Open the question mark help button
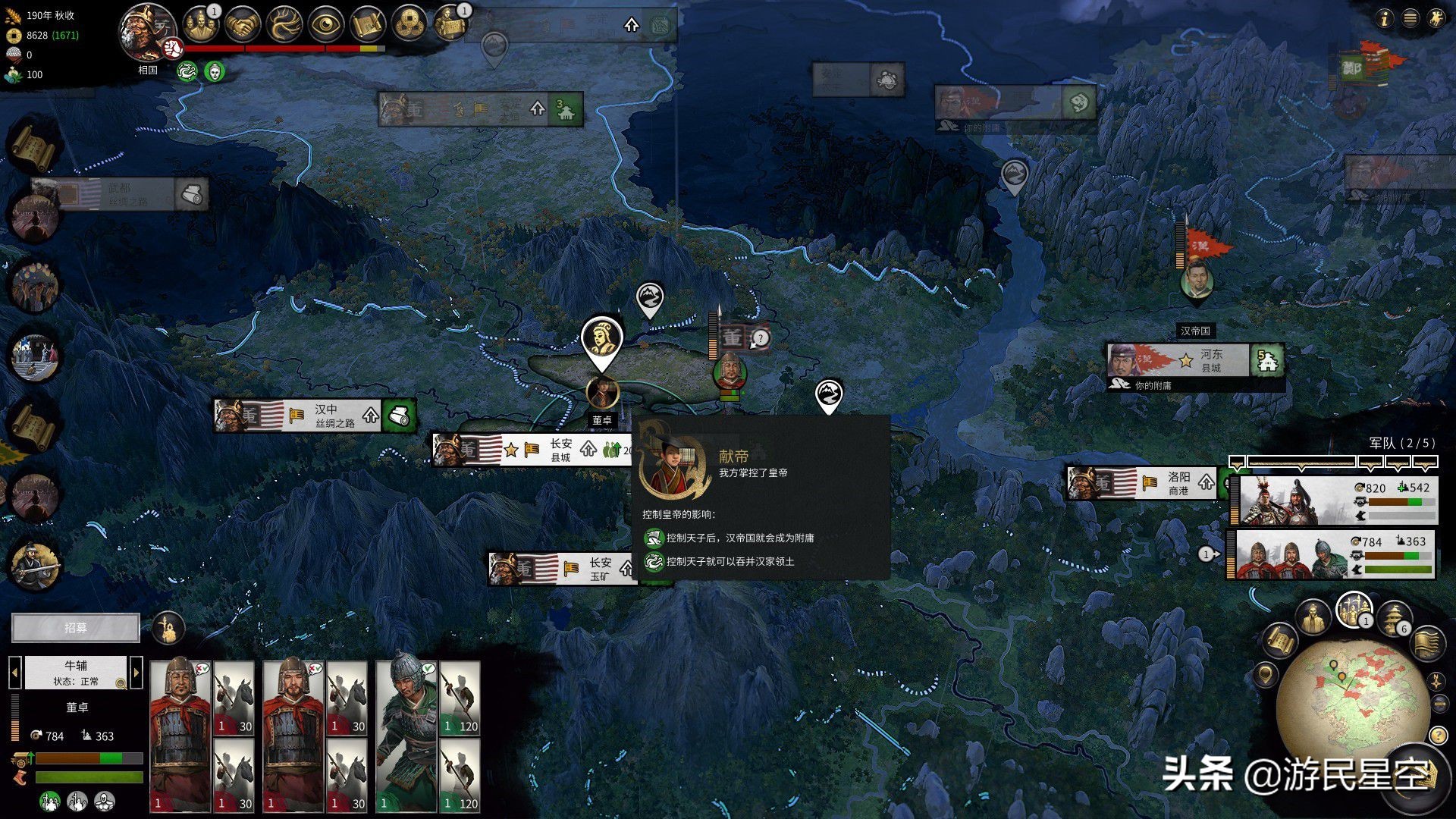 (x=1437, y=735)
